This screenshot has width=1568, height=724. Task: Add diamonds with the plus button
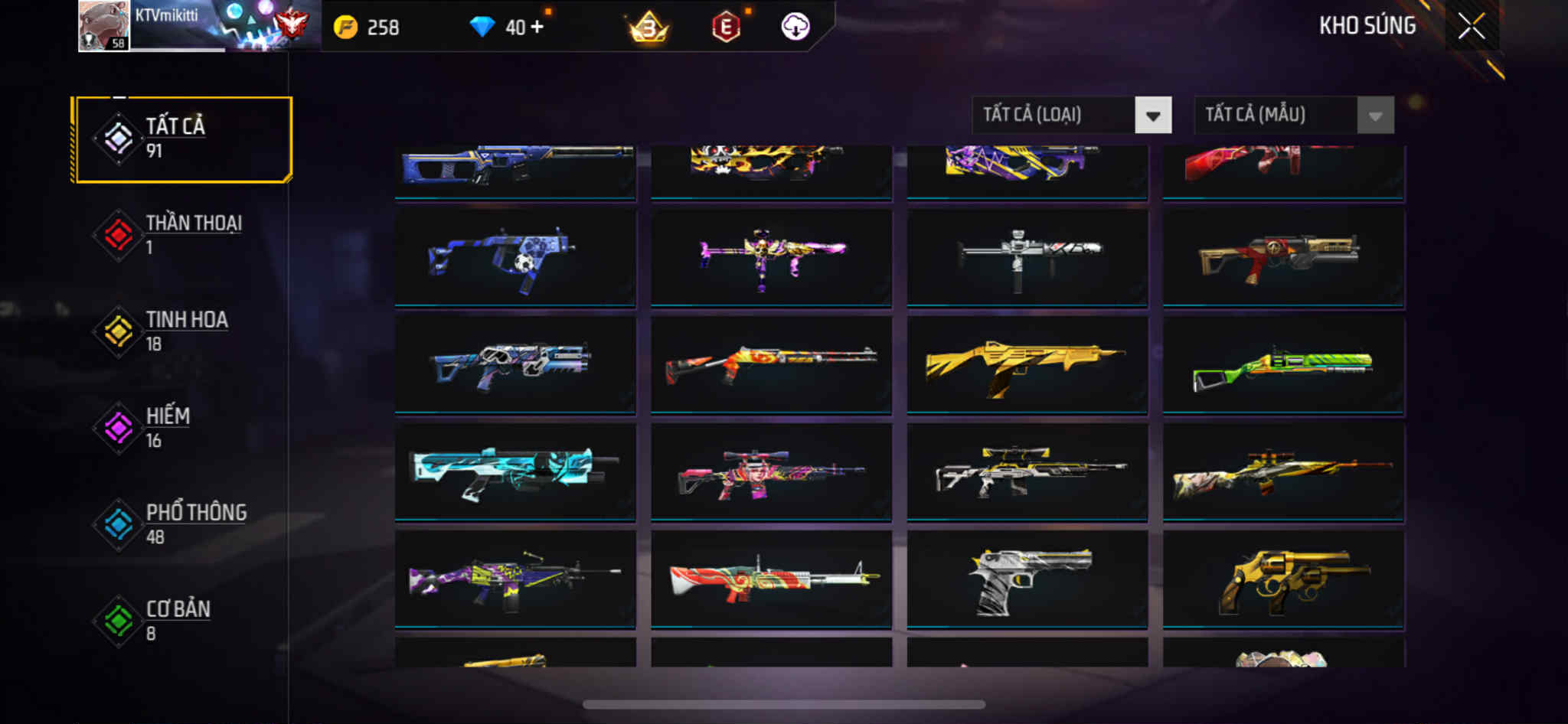[x=537, y=28]
